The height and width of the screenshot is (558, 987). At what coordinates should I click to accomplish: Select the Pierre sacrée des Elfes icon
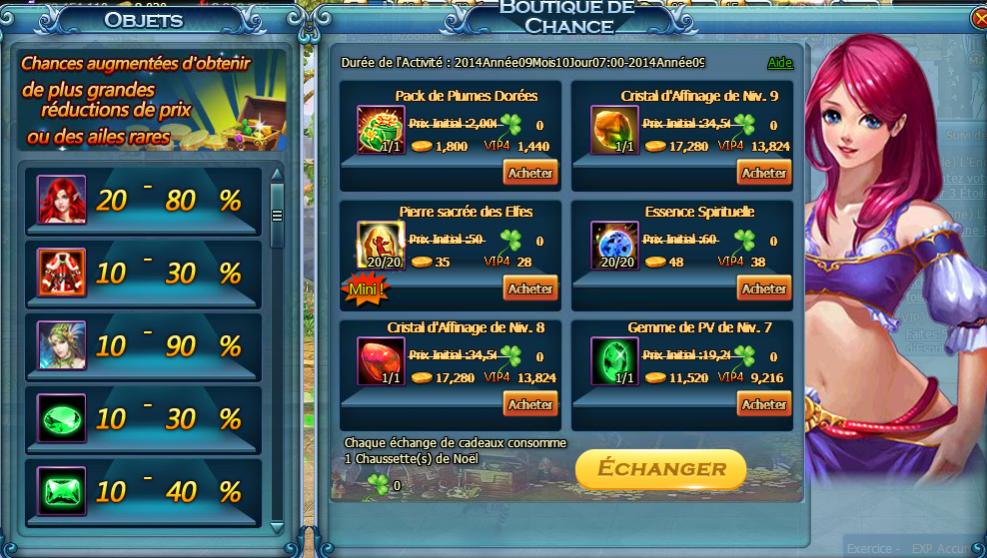click(381, 245)
